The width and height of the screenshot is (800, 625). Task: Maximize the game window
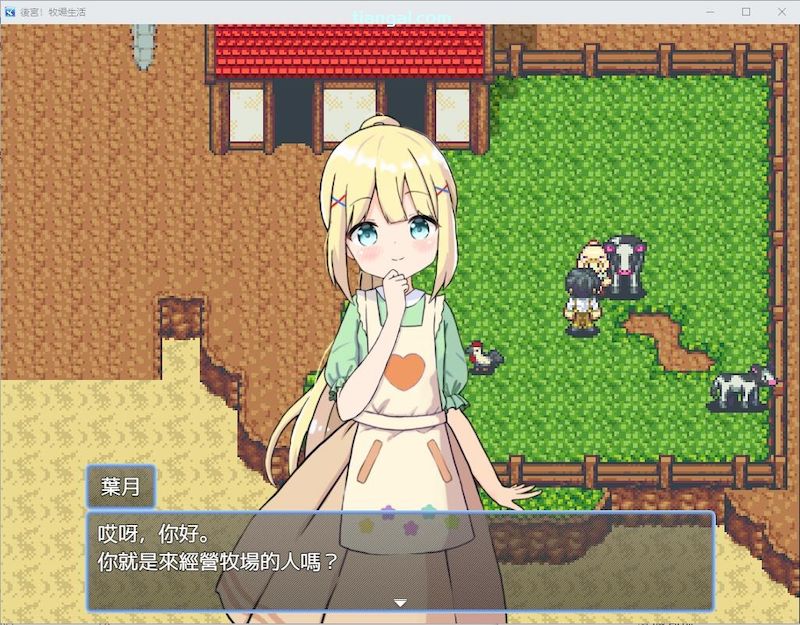(746, 11)
